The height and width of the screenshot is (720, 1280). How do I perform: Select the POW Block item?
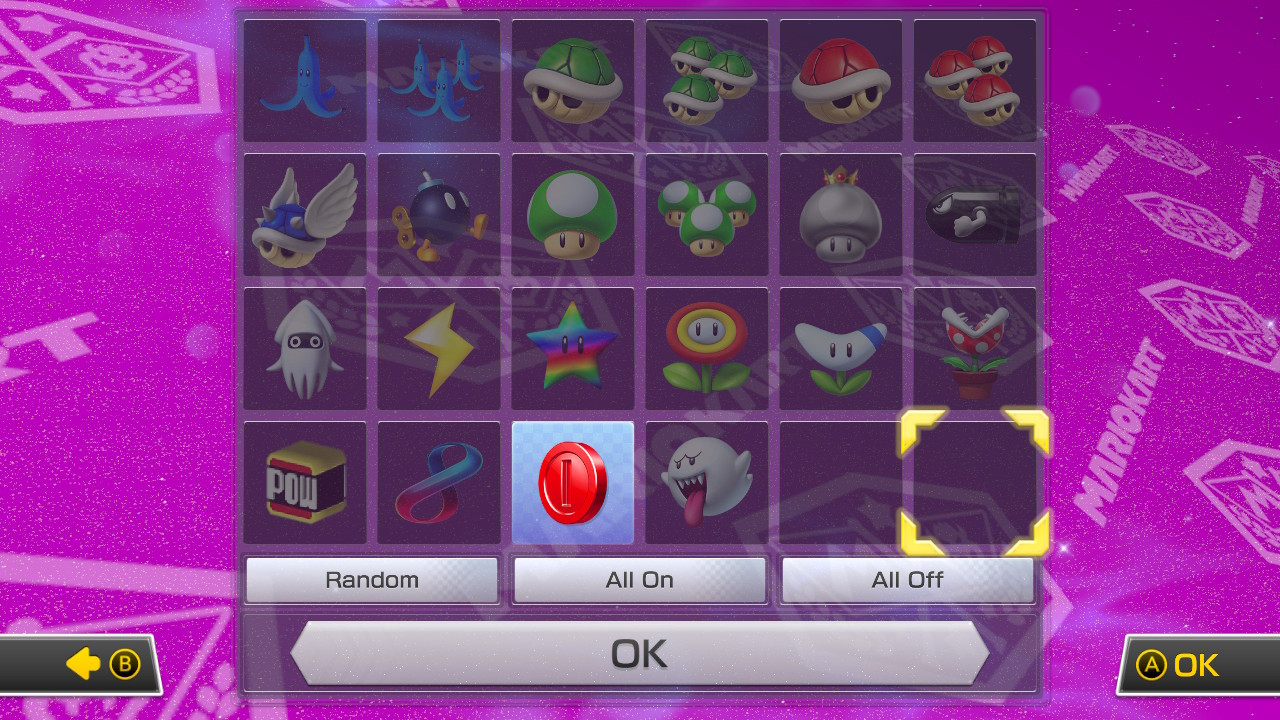[x=304, y=482]
